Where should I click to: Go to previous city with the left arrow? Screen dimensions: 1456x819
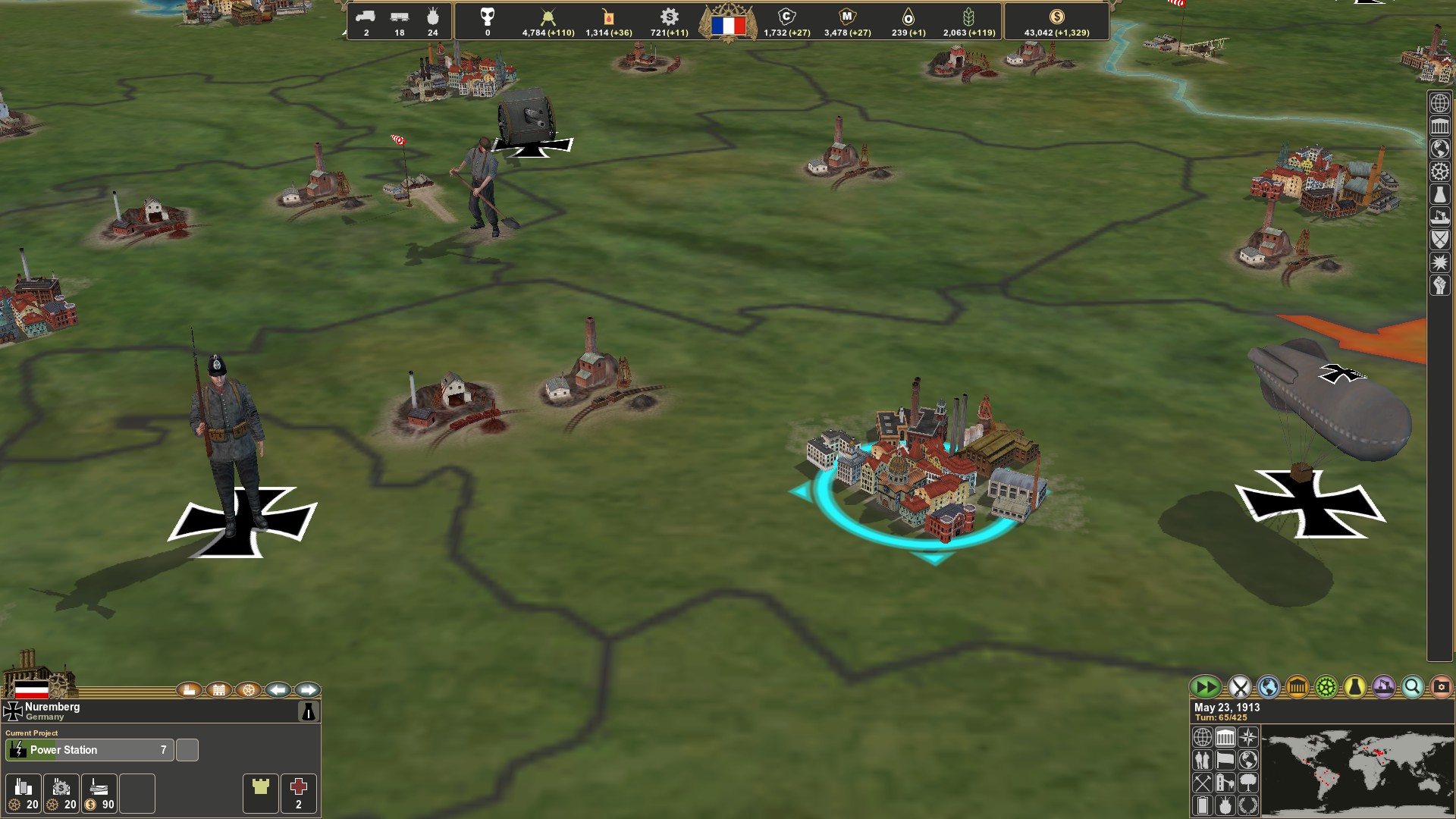point(278,690)
